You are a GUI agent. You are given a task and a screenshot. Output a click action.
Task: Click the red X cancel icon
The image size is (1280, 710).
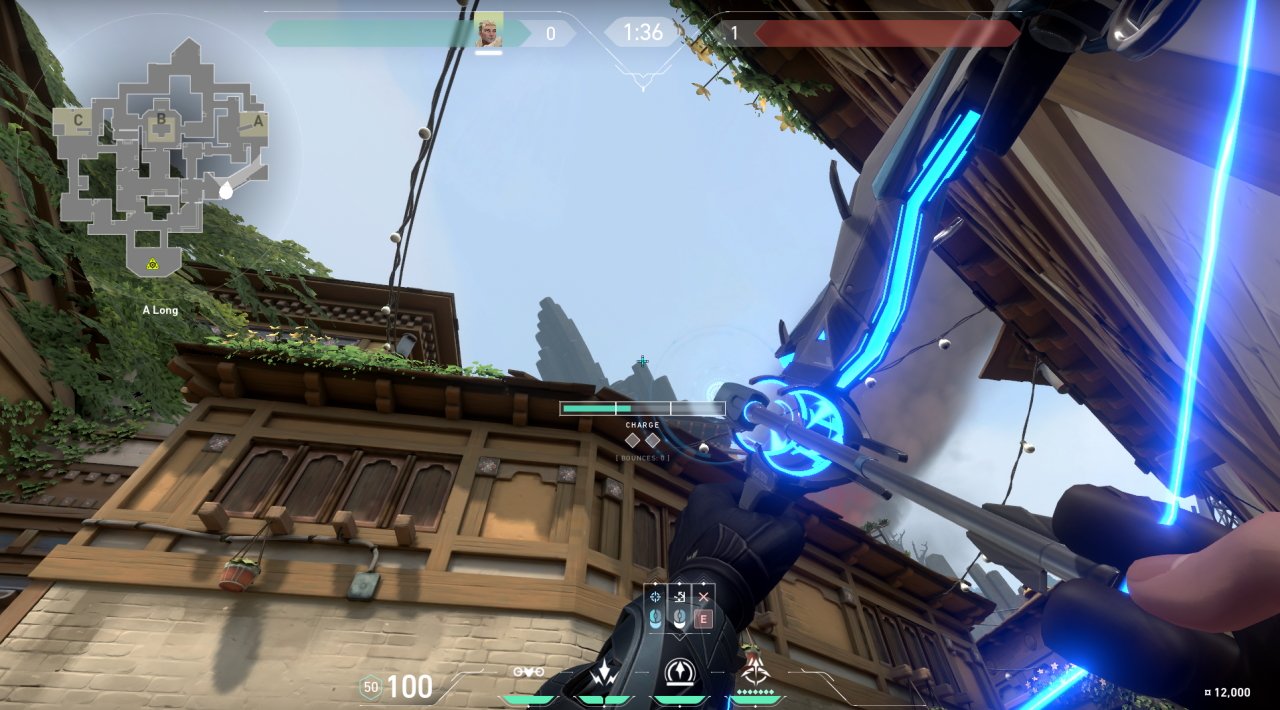[x=703, y=597]
